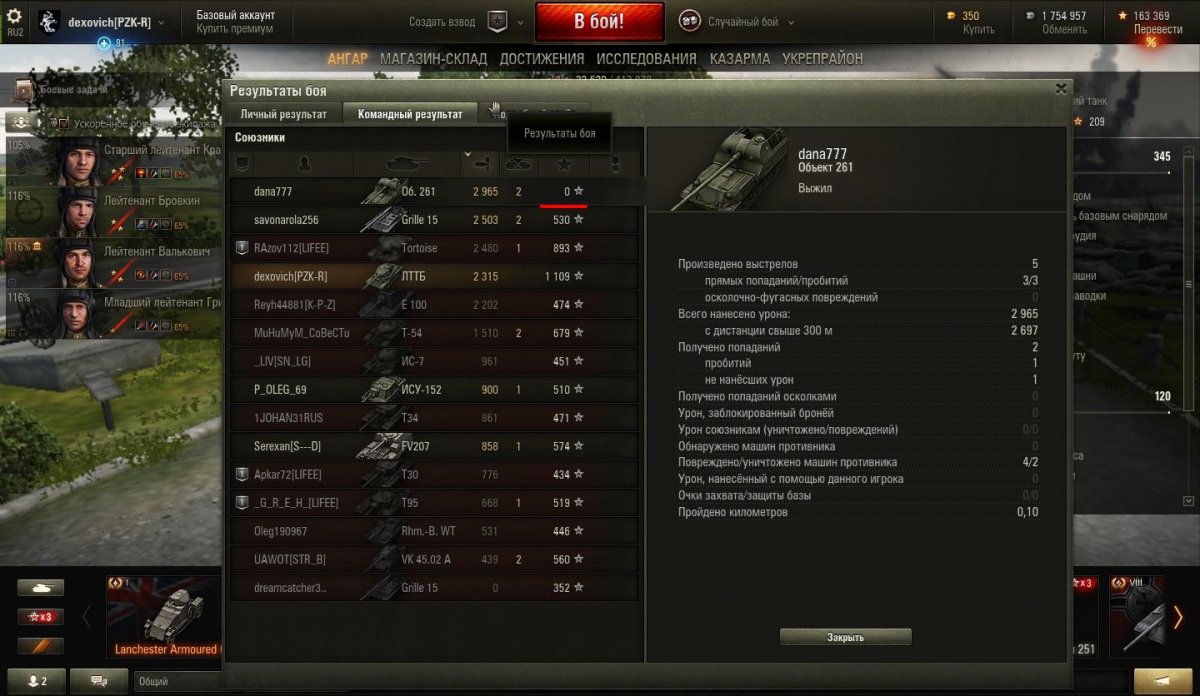1200x696 pixels.
Task: Start battle with the В бой! button
Action: [599, 21]
